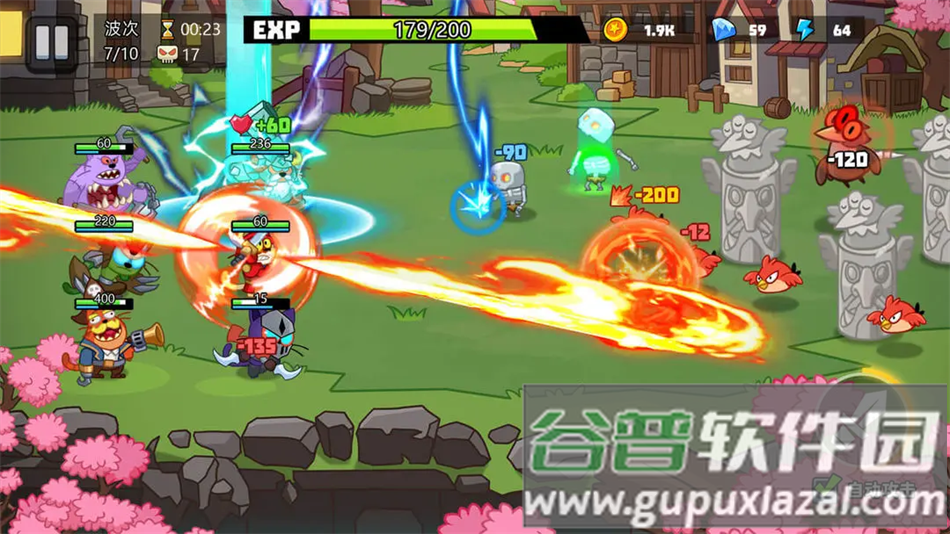Screen dimensions: 950x534
Task: Pause the battle with the pause button
Action: tap(51, 42)
